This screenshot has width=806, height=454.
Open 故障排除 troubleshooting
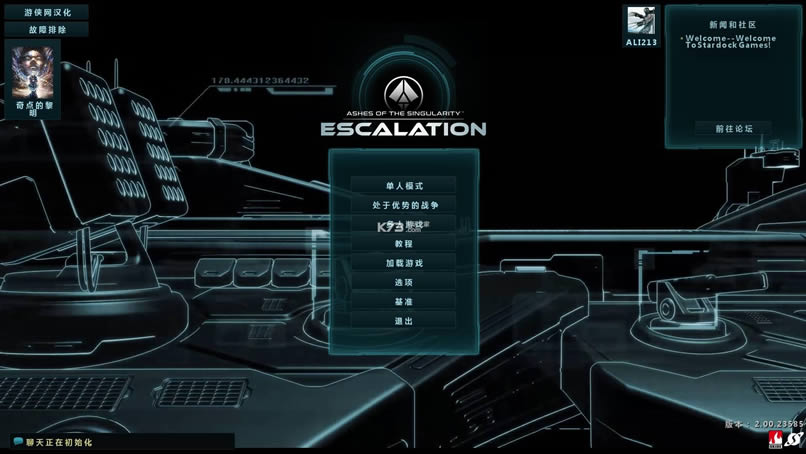[48, 29]
